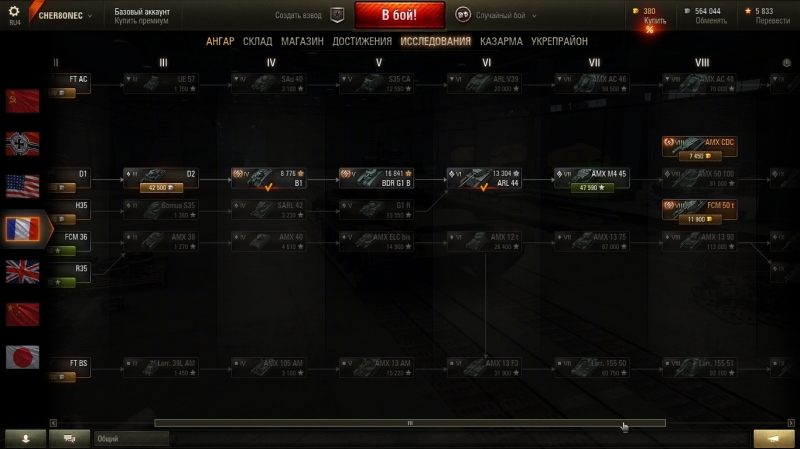Switch to the СКЛАД tab
This screenshot has height=449, width=800.
257,41
